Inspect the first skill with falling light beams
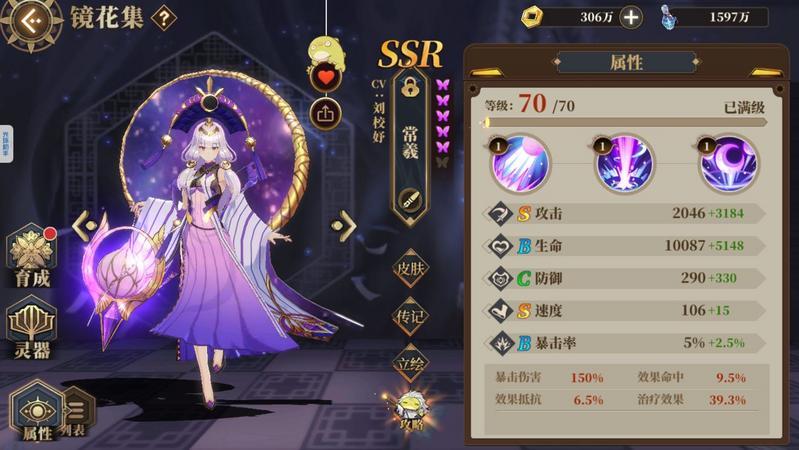 (516, 164)
